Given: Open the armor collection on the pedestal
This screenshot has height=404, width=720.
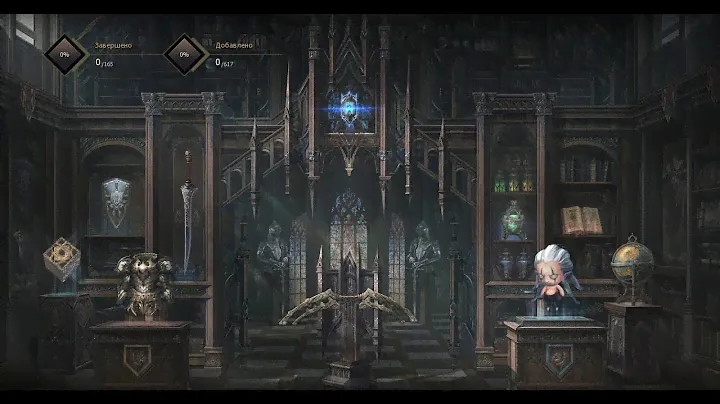Looking at the screenshot, I should tap(139, 286).
